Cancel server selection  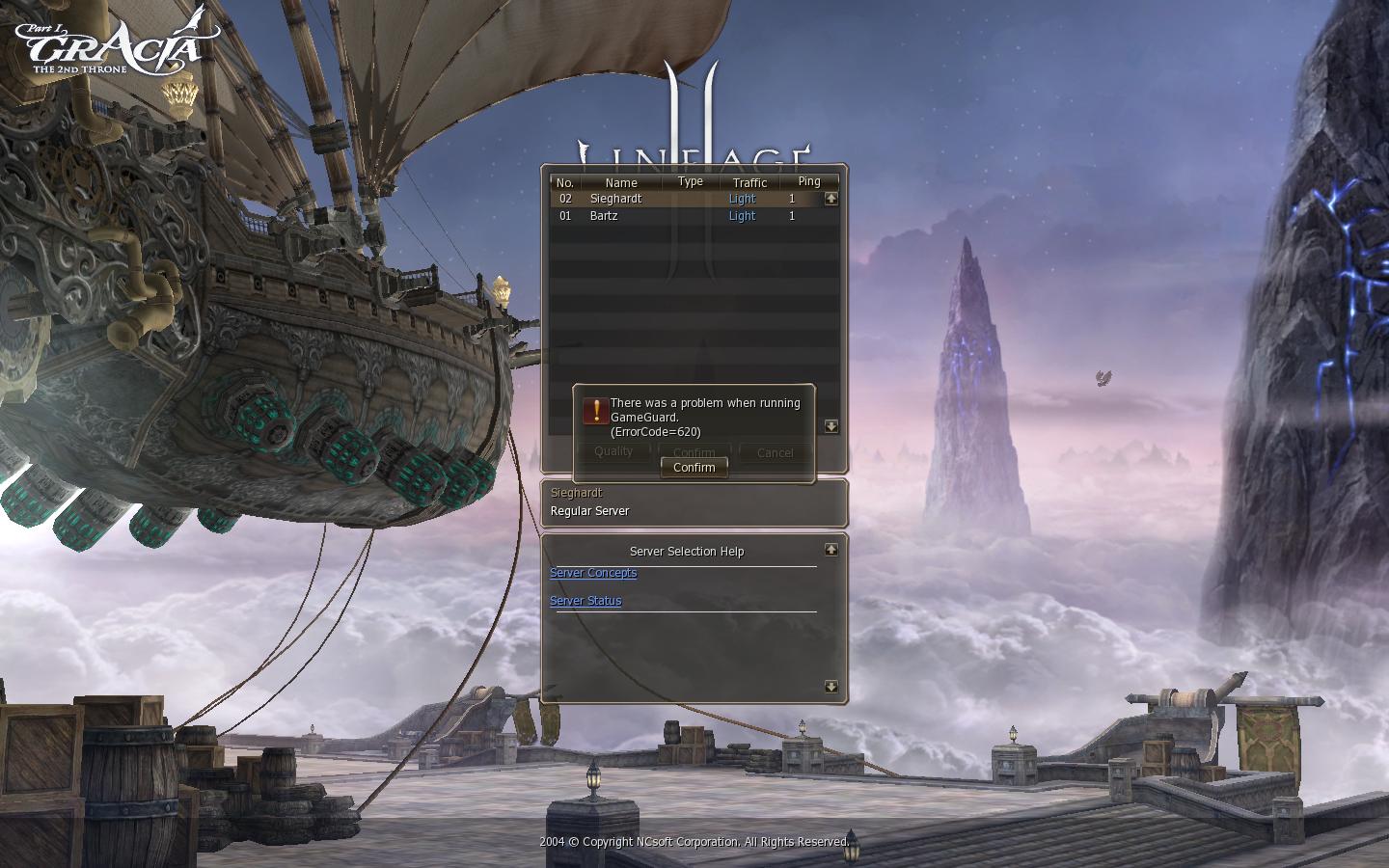point(775,452)
